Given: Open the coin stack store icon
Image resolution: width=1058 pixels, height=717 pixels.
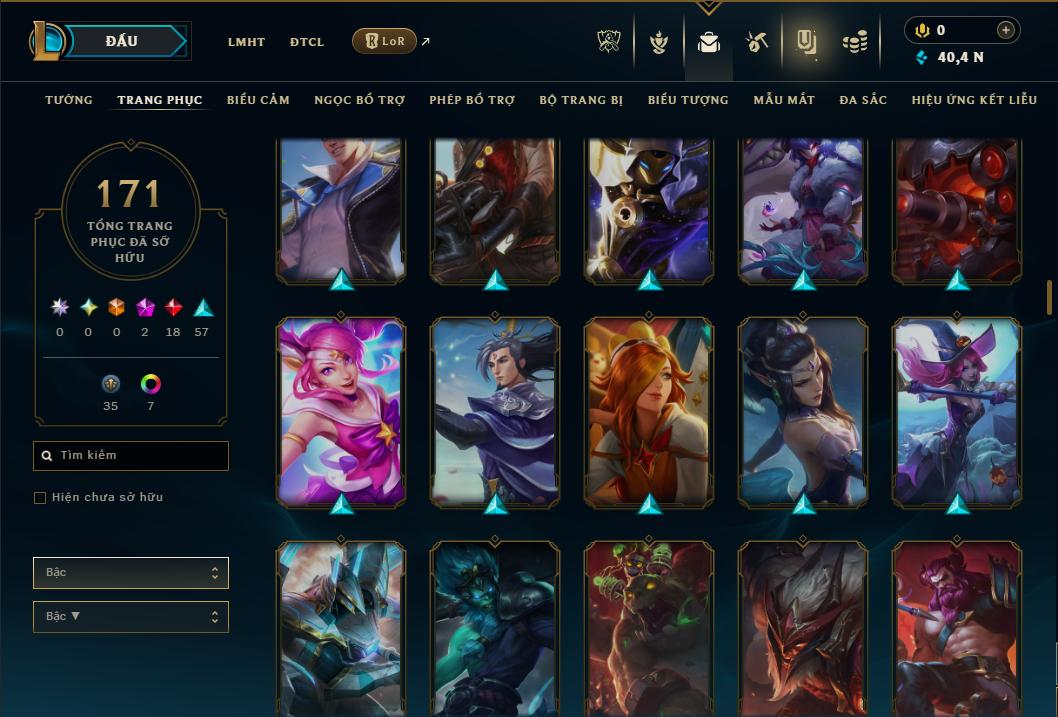Looking at the screenshot, I should (854, 42).
